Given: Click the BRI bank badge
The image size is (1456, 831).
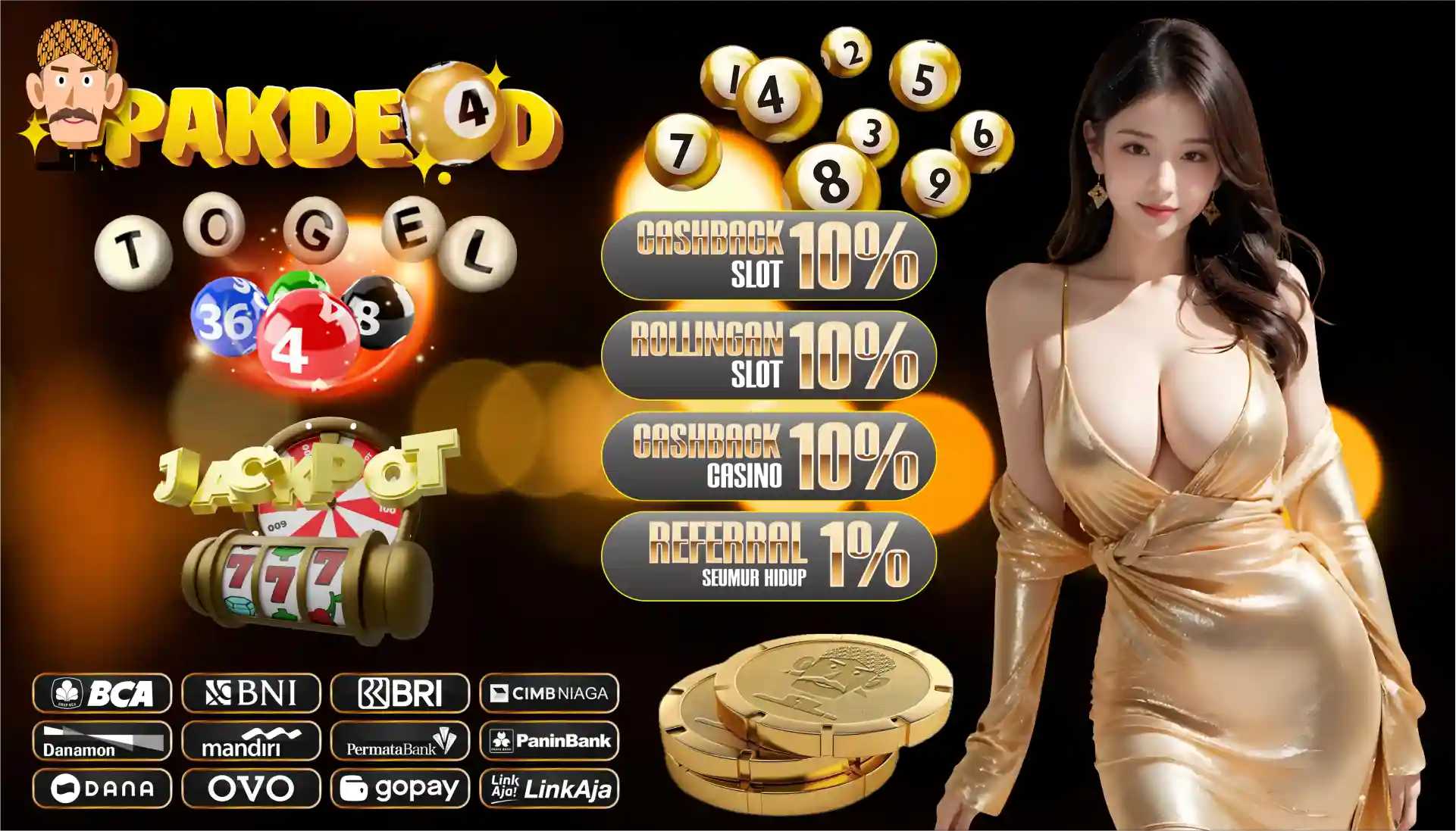Looking at the screenshot, I should [x=400, y=692].
